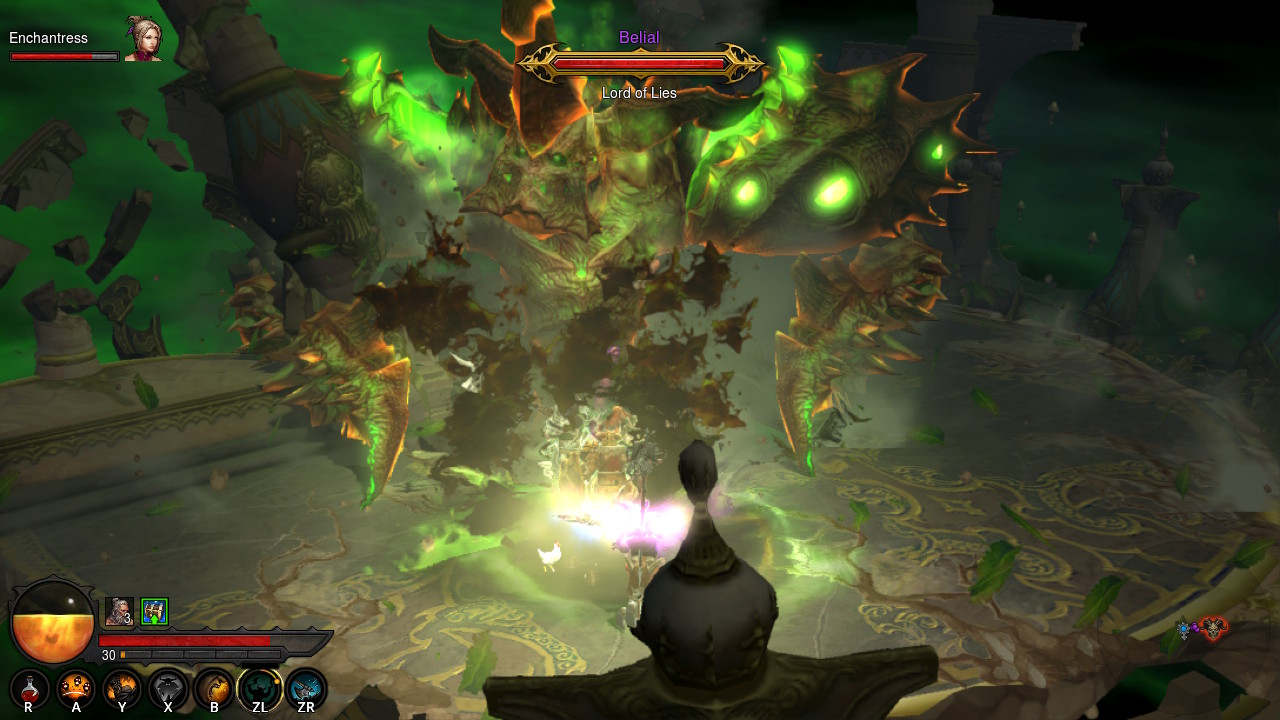Image resolution: width=1280 pixels, height=720 pixels.
Task: Click the horned skull boss marker
Action: 1214,628
